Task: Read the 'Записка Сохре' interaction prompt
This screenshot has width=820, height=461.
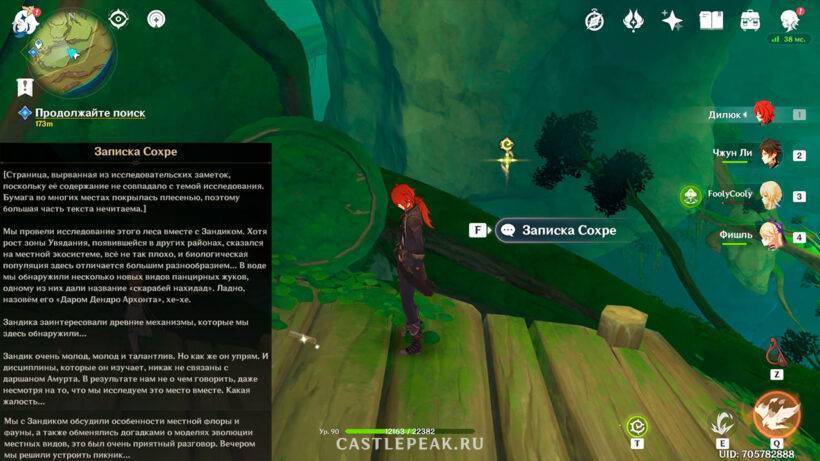Action: coord(568,230)
